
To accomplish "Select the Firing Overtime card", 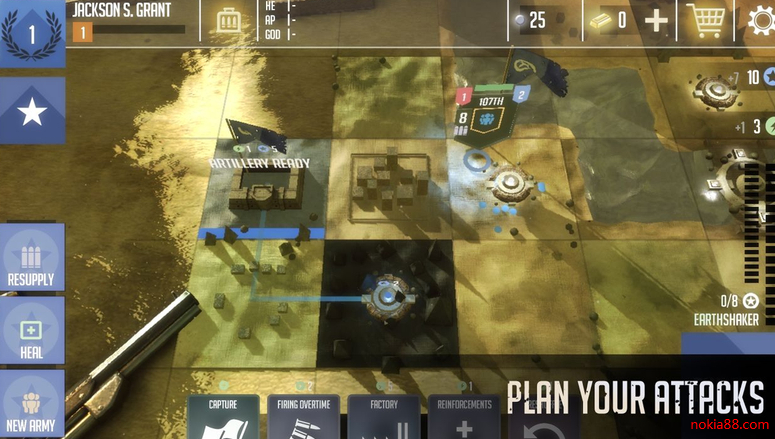I will [304, 417].
